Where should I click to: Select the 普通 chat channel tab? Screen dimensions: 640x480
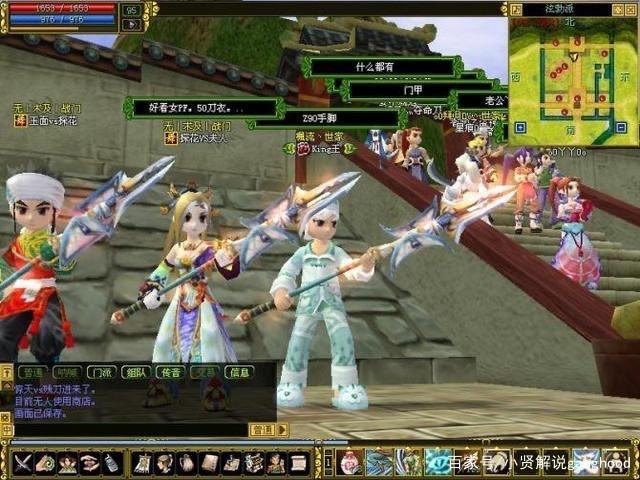[x=33, y=372]
